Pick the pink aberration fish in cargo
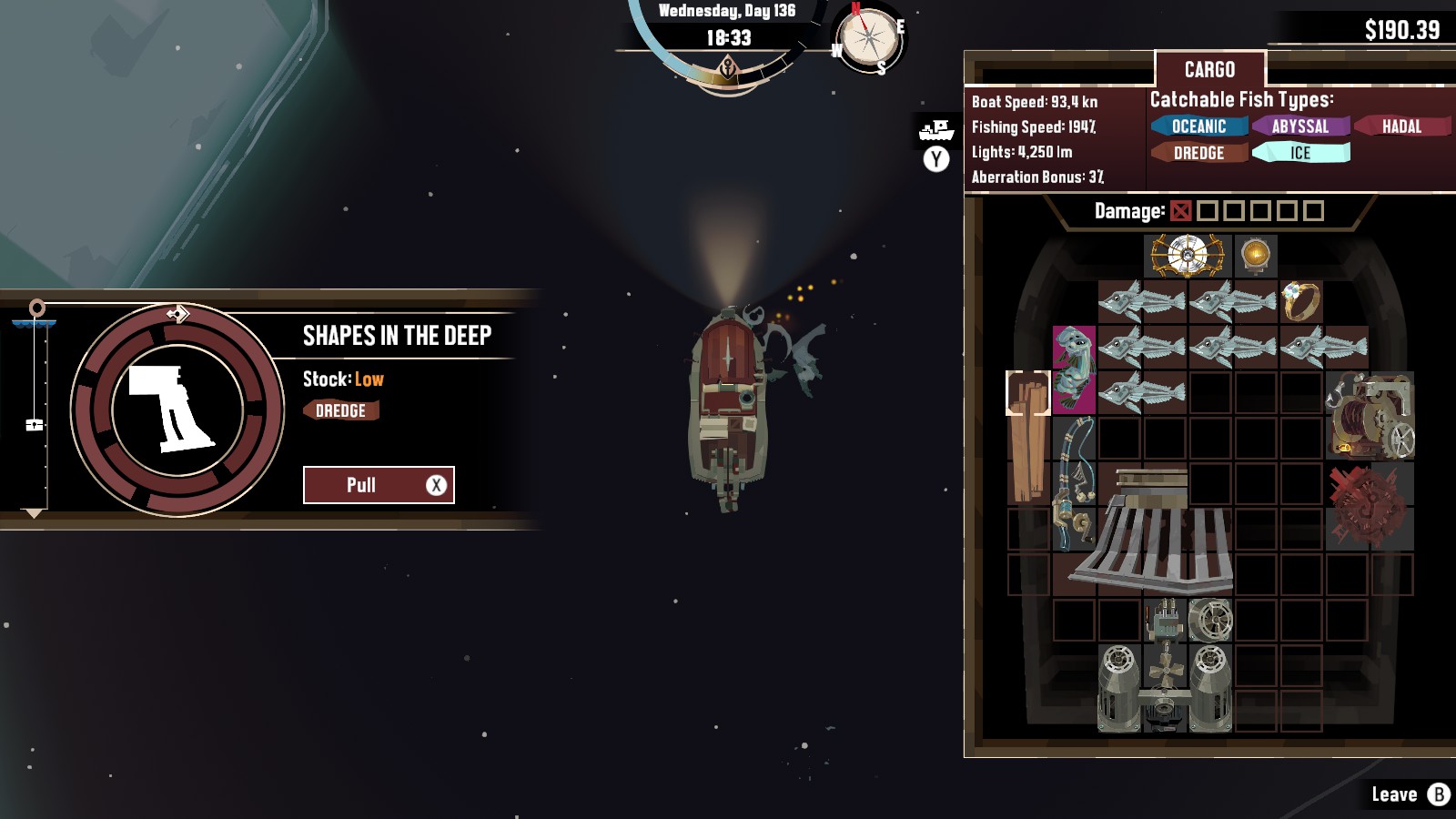This screenshot has height=819, width=1456. [1074, 369]
